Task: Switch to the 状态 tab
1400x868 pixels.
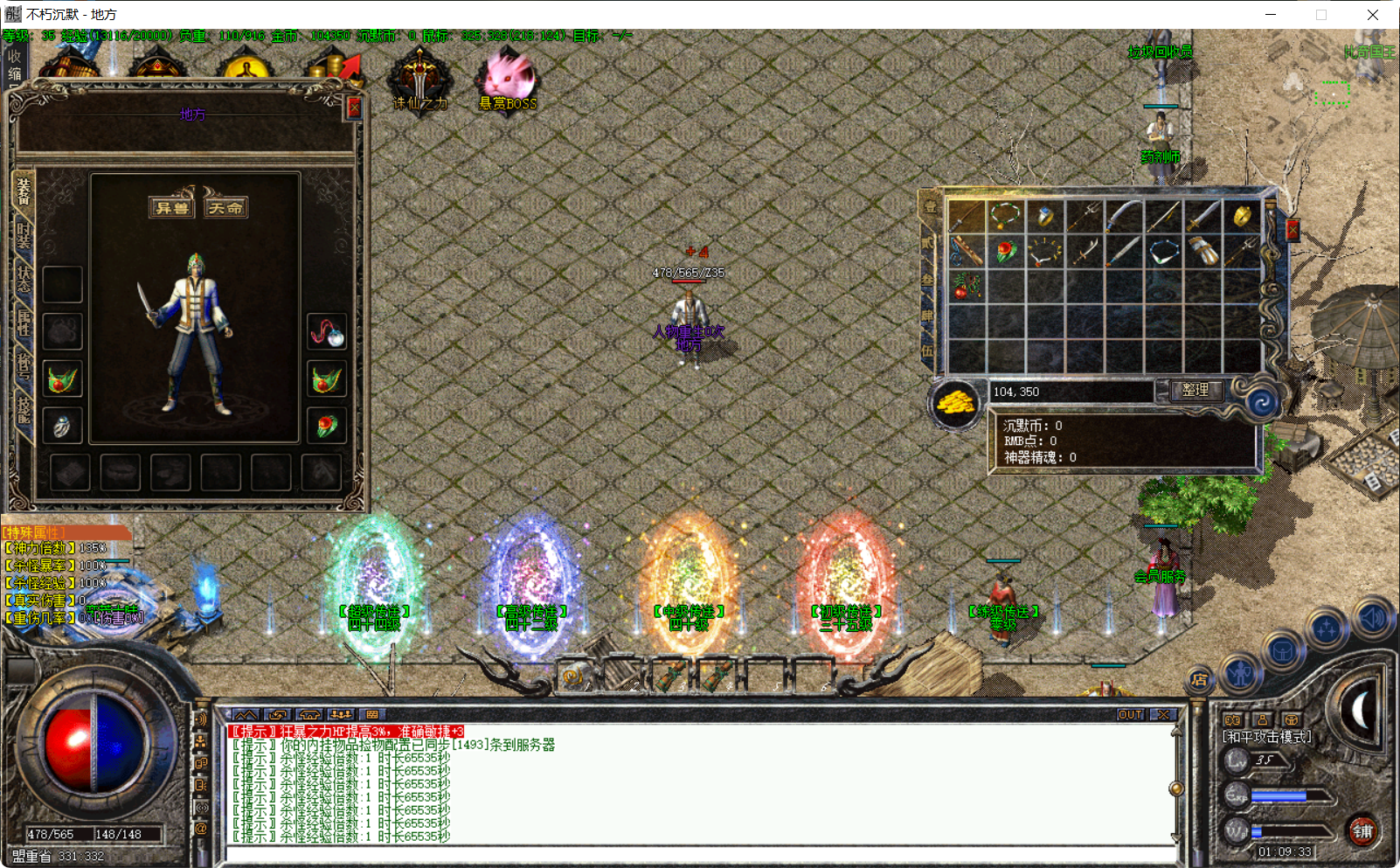Action: (x=23, y=278)
